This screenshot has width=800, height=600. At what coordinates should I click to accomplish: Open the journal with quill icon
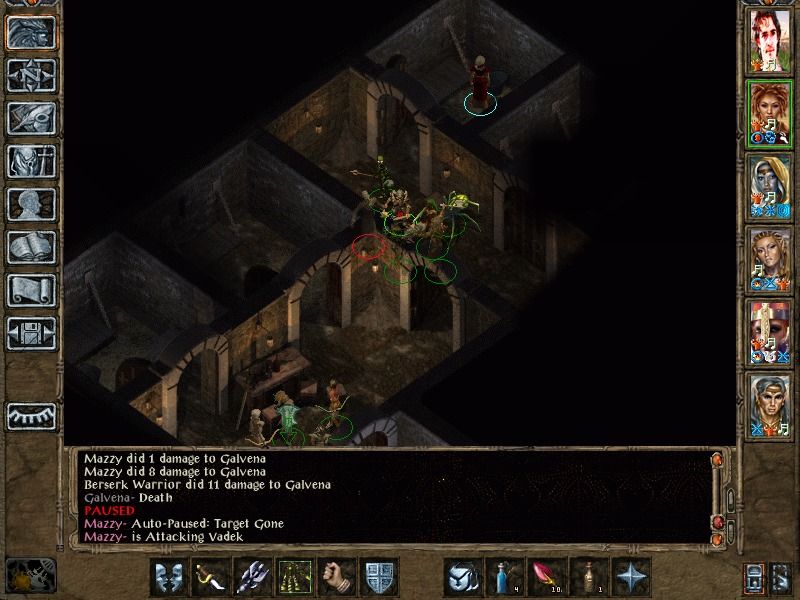click(31, 118)
